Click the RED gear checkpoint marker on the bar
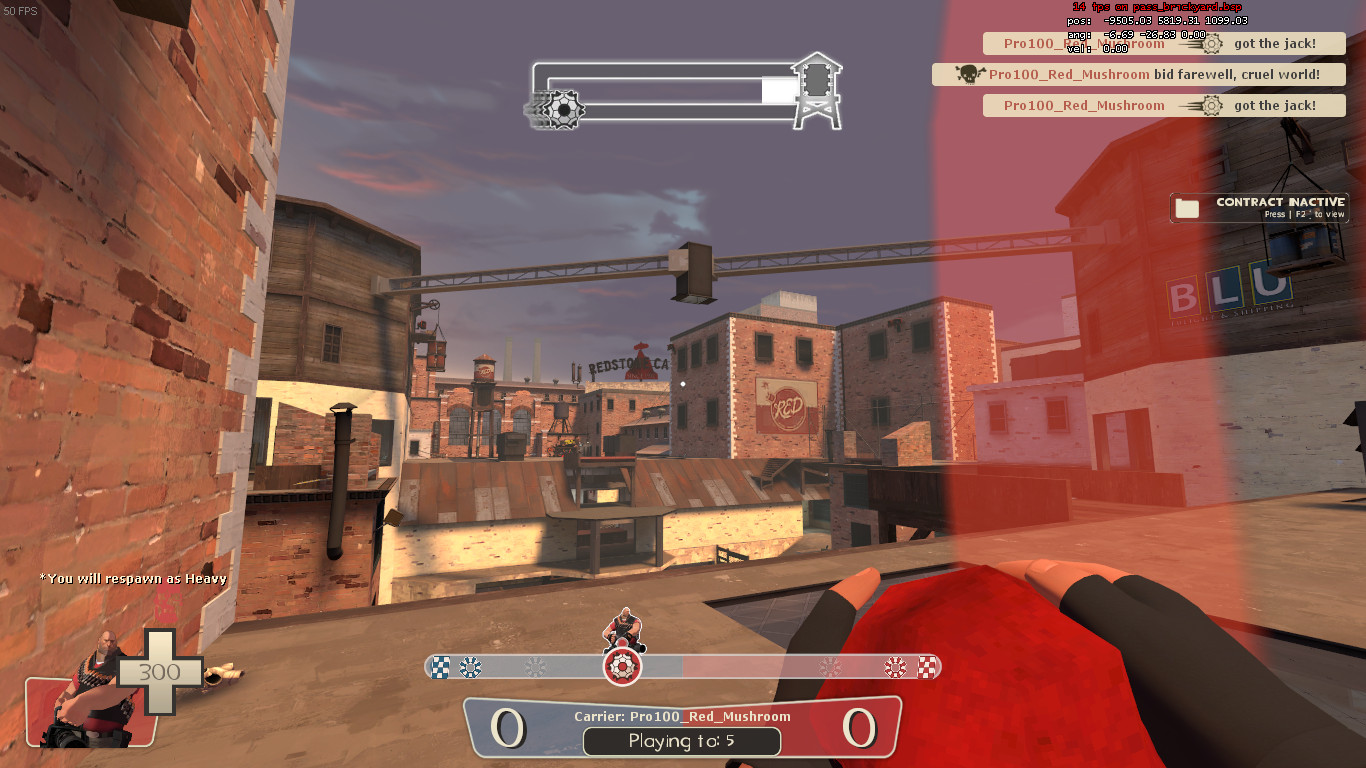1366x768 pixels. (x=895, y=667)
